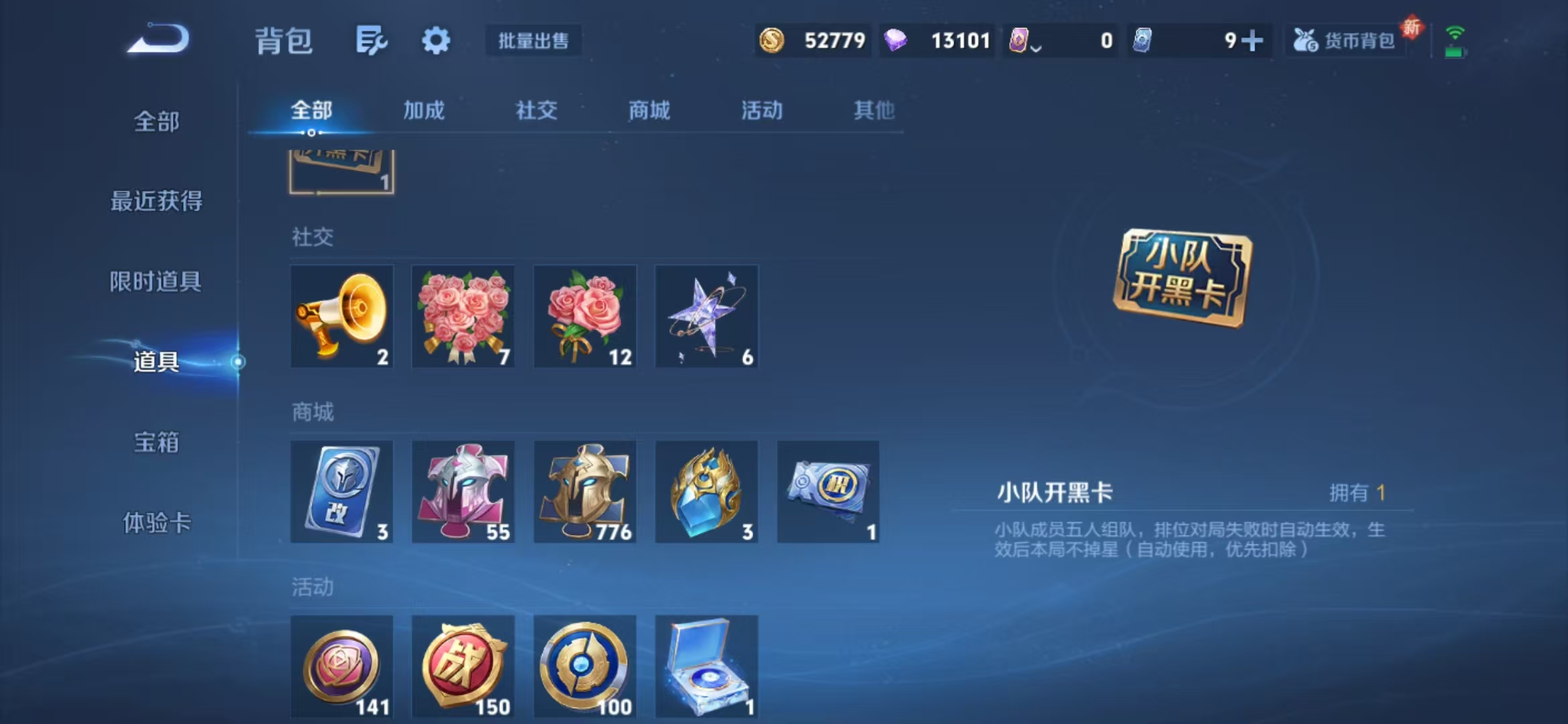Select the blue crystal crown item
Viewport: 1568px width, 724px height.
point(706,492)
